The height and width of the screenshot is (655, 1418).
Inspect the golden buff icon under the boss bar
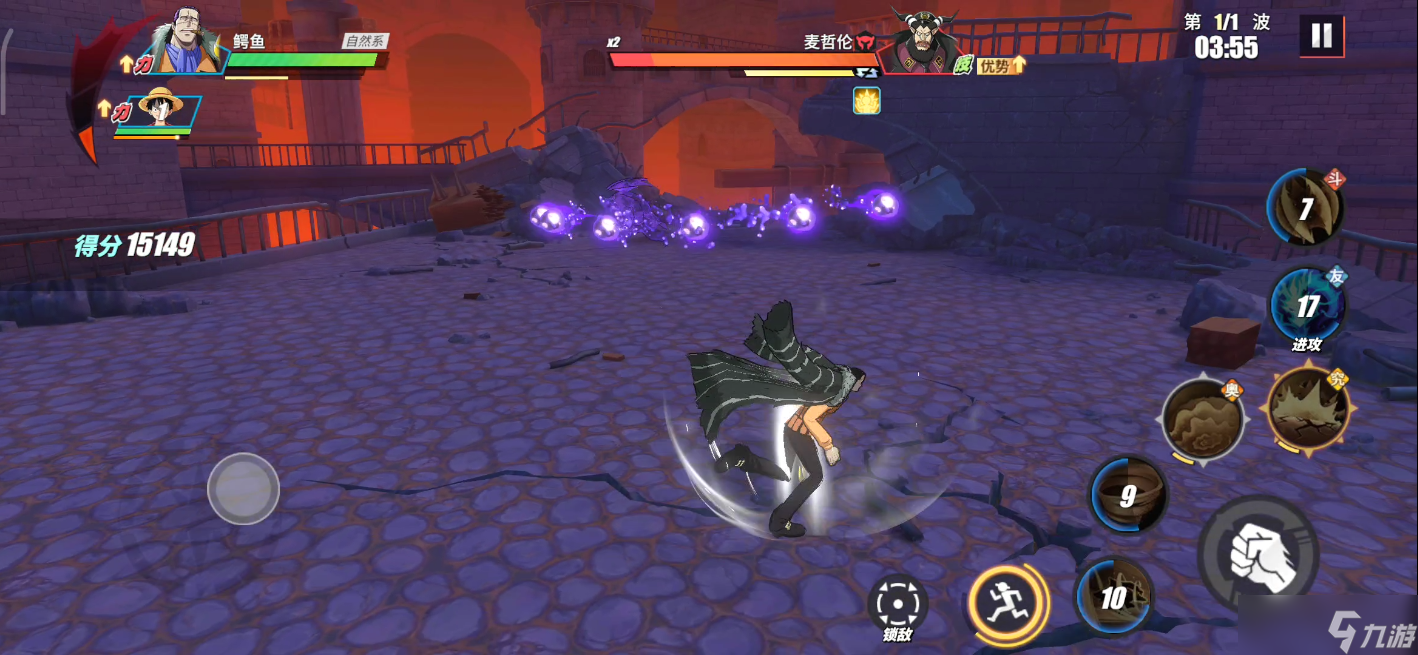pos(866,100)
